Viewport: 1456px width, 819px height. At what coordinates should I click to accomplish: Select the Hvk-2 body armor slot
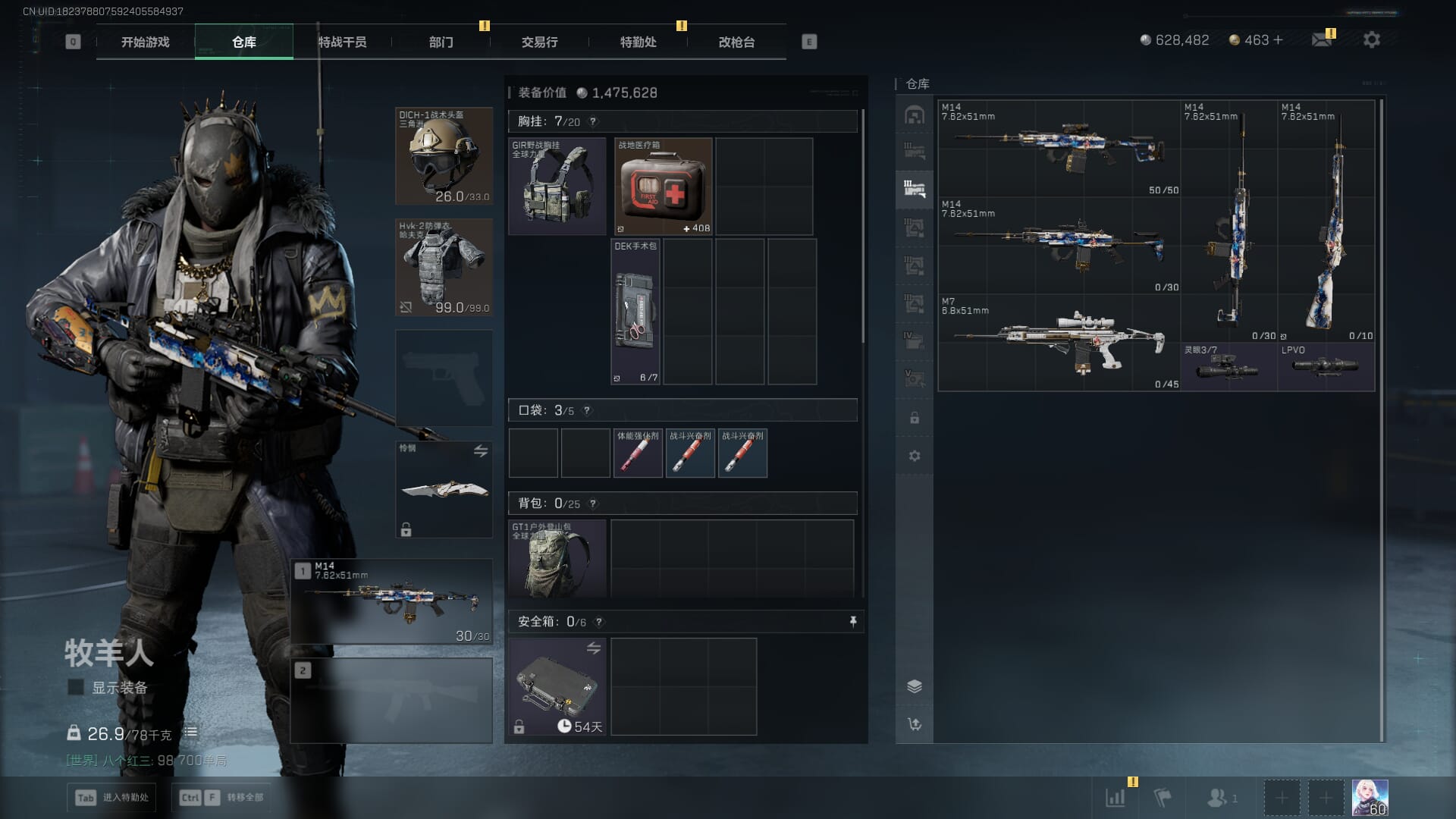pos(444,267)
